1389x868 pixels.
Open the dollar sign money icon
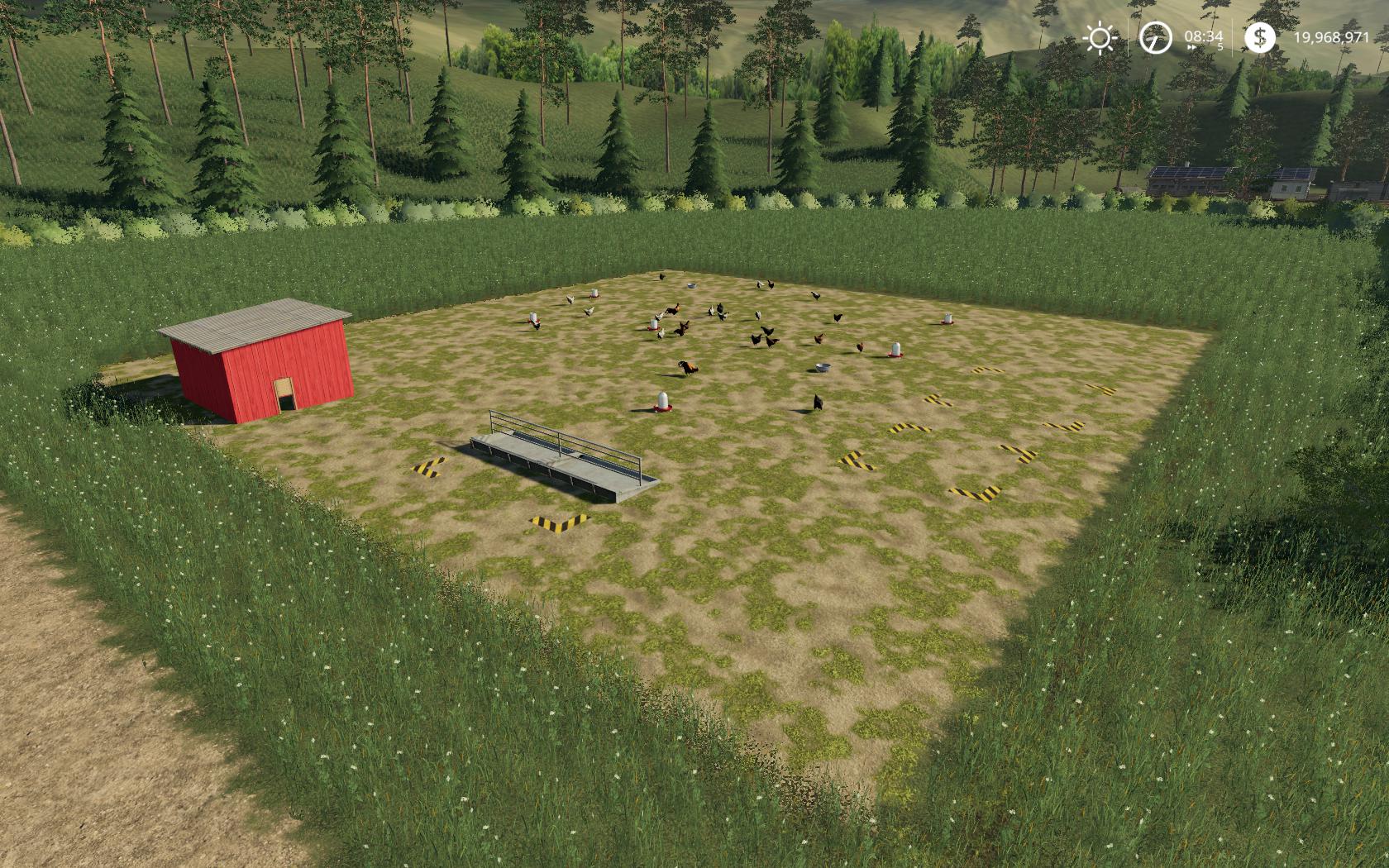tap(1259, 37)
